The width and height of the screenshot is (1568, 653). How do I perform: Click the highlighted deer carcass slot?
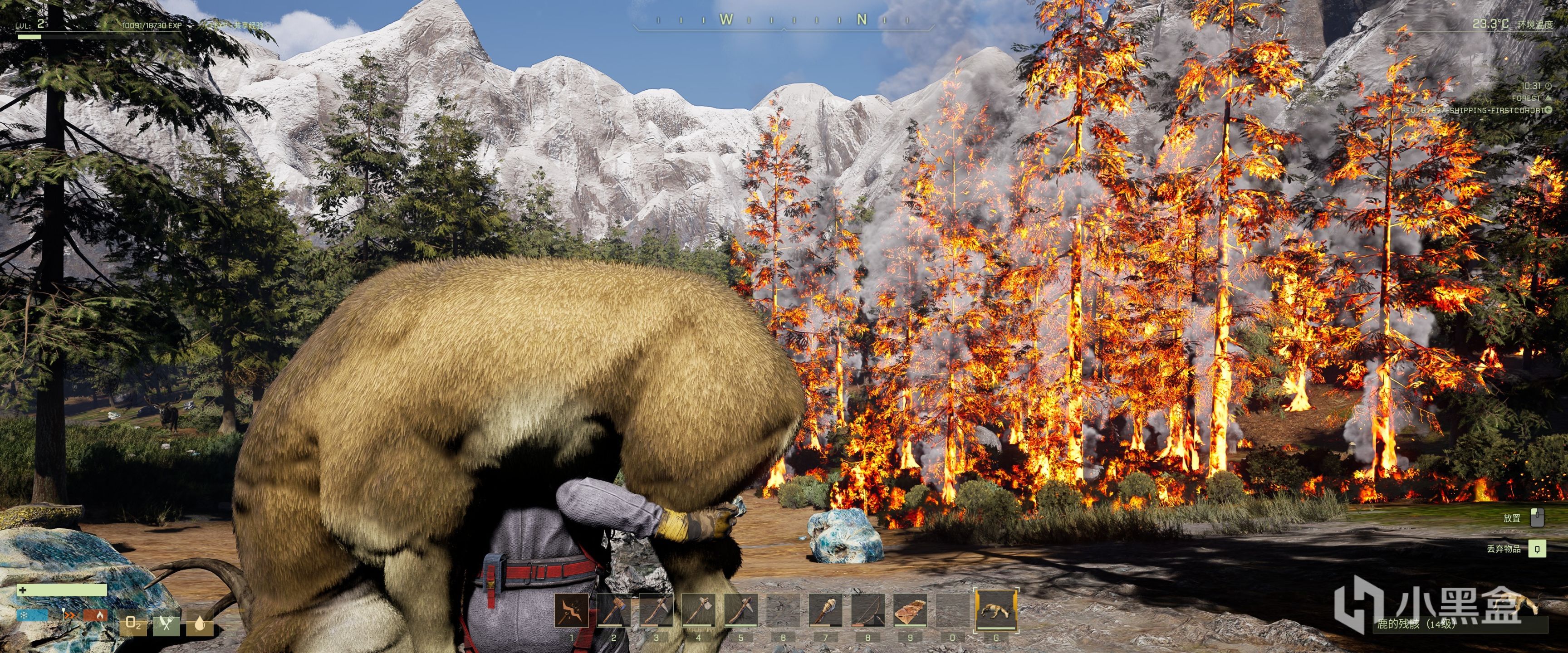[x=996, y=609]
